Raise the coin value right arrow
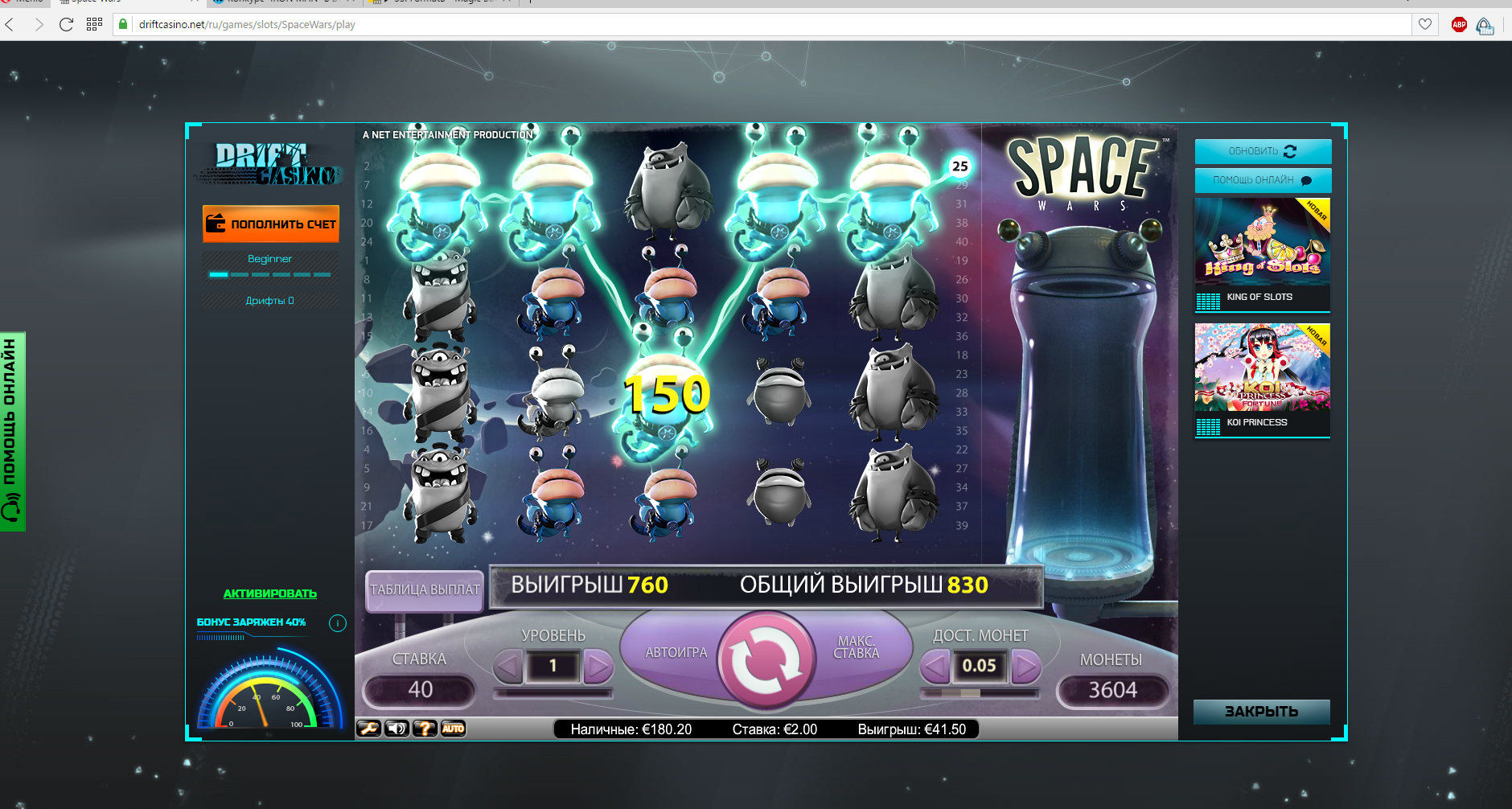Viewport: 1512px width, 809px height. pos(1025,666)
